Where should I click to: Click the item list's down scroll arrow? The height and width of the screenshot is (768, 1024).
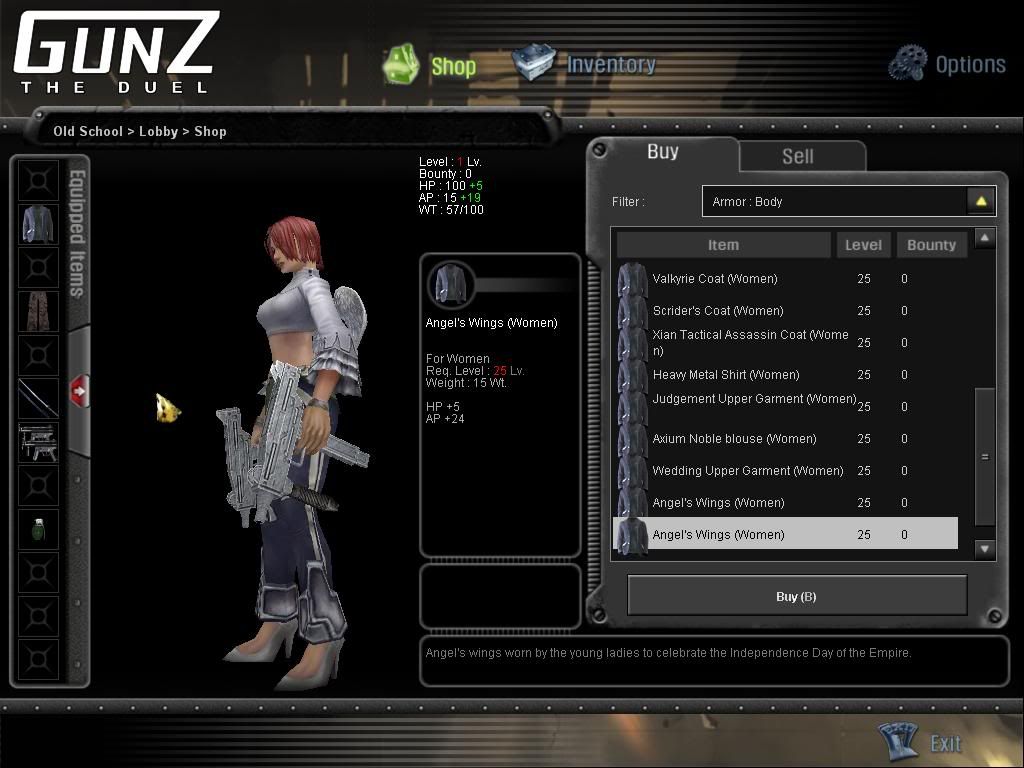click(985, 548)
